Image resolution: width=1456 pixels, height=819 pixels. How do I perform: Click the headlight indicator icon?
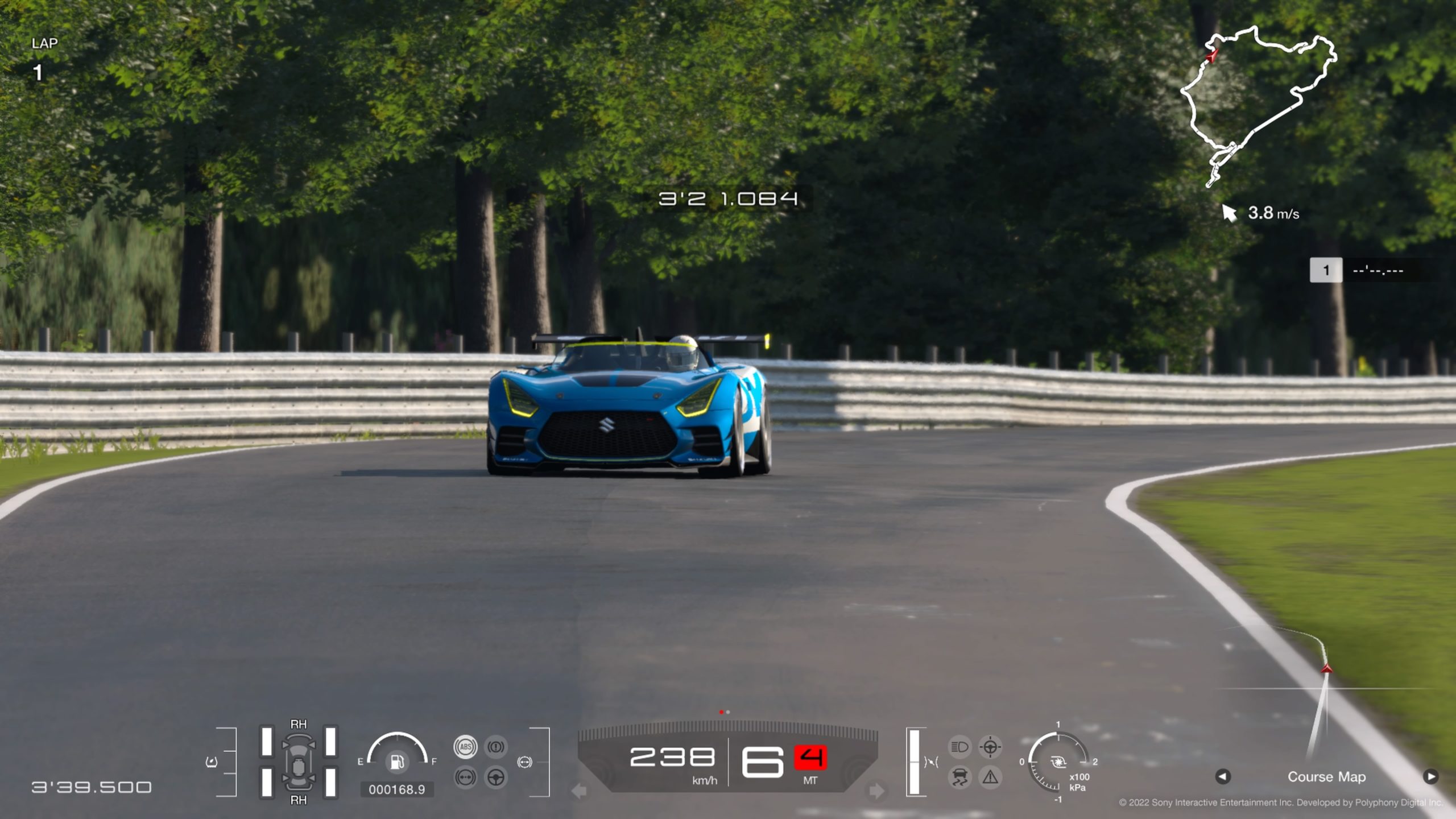[x=960, y=747]
